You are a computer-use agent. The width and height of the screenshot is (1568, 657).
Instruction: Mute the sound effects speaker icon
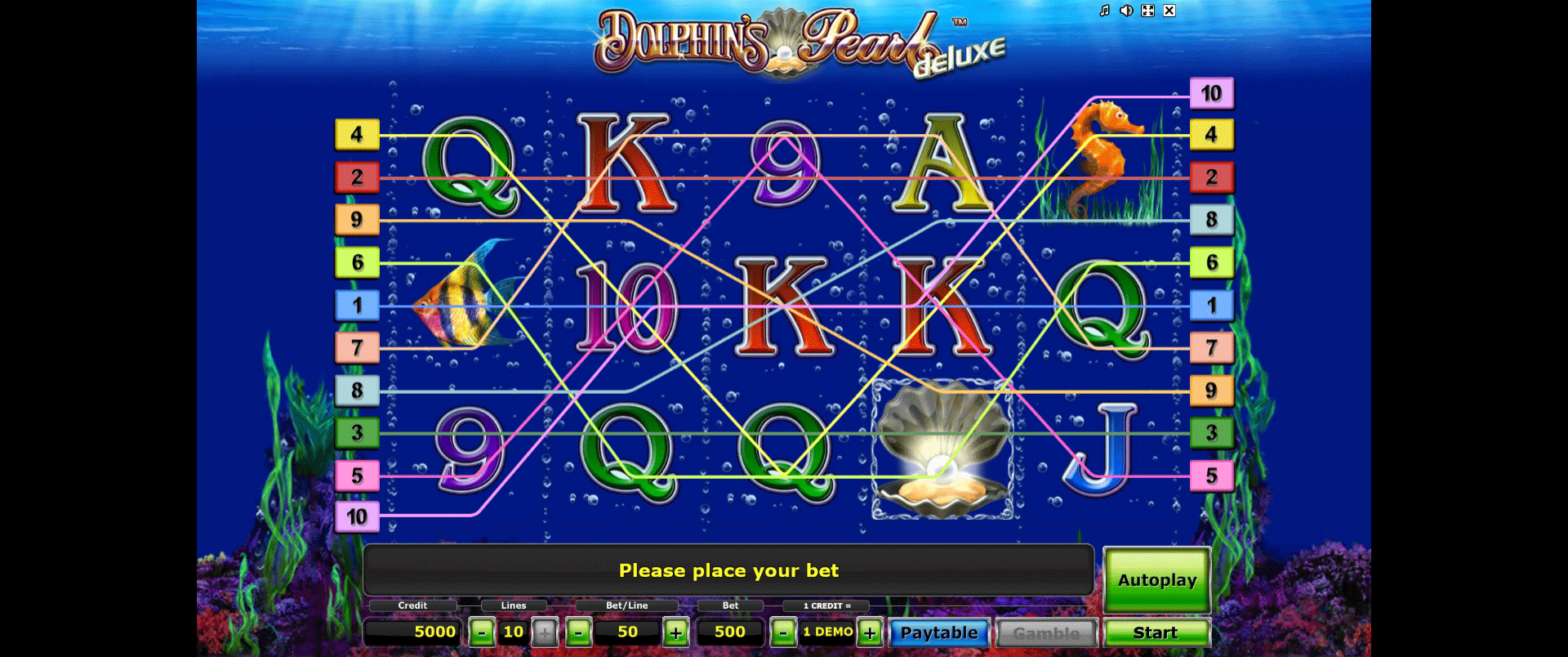(1127, 11)
